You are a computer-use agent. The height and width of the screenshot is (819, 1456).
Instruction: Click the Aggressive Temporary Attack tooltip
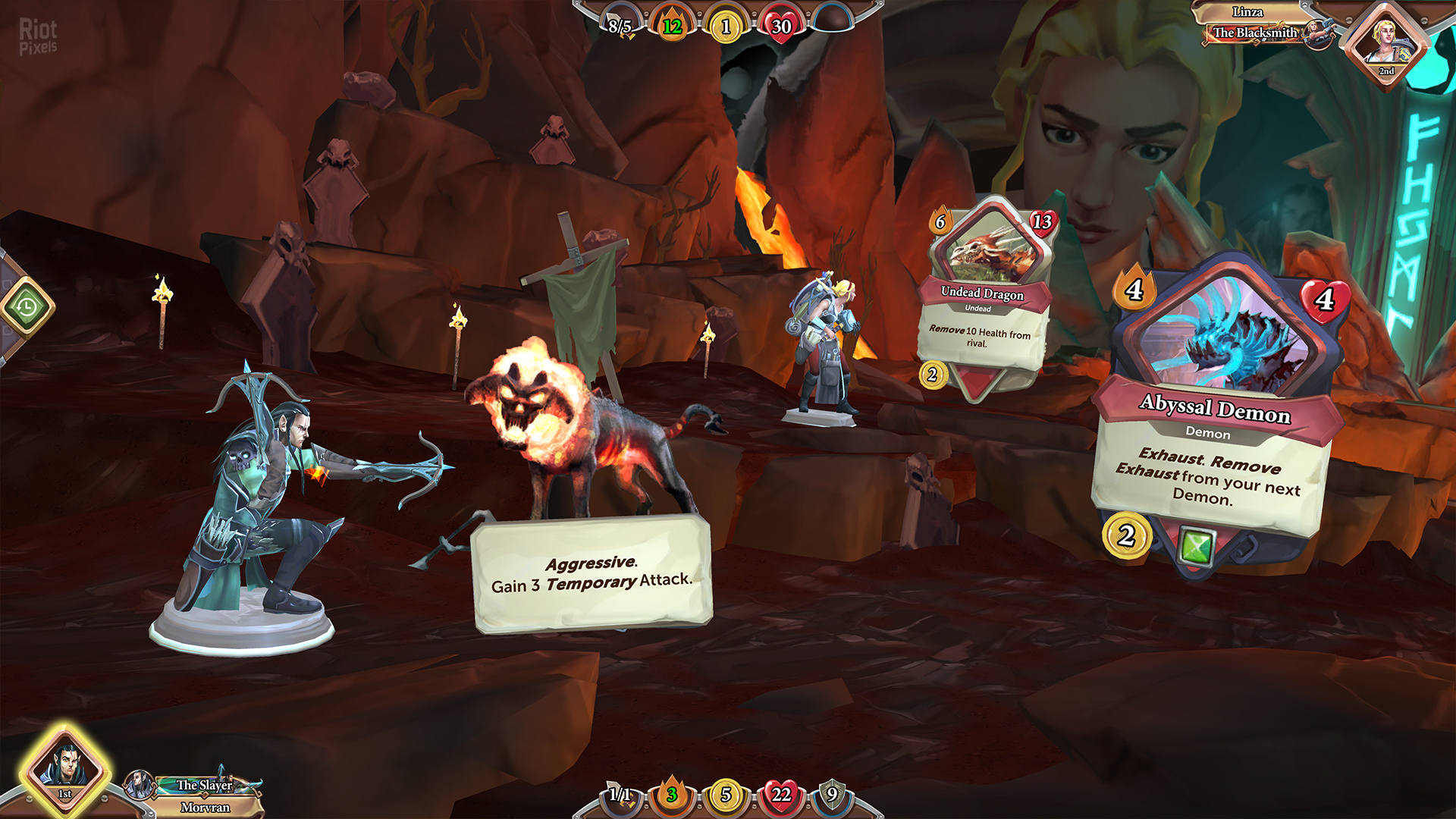[x=591, y=574]
